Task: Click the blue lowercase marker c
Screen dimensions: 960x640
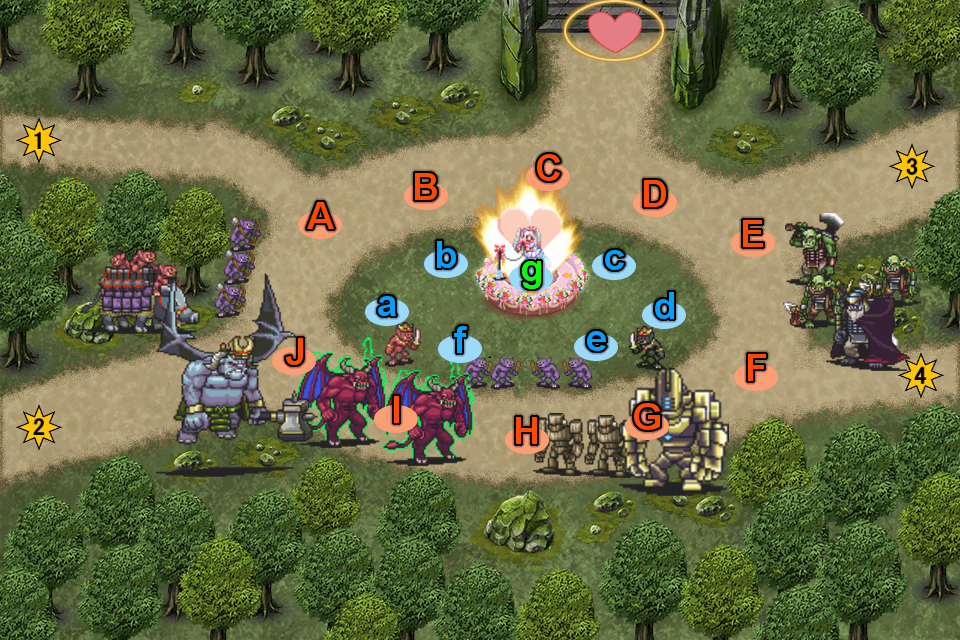Action: [x=614, y=262]
